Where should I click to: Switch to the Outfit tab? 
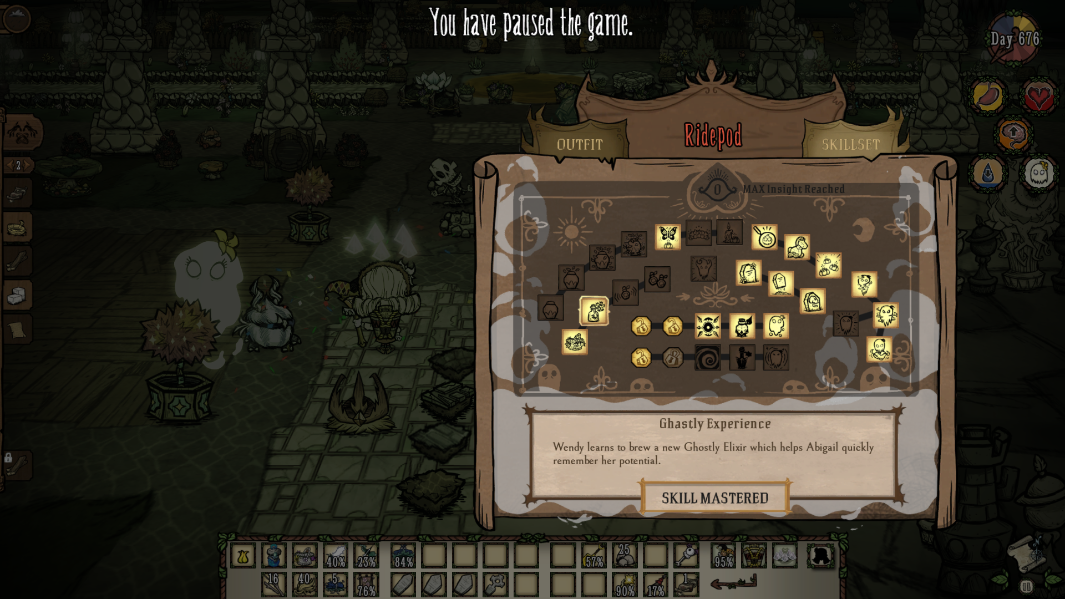pos(580,144)
